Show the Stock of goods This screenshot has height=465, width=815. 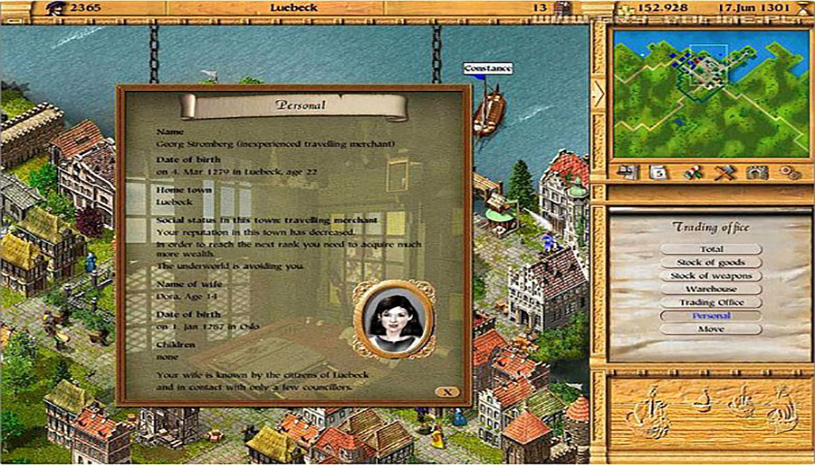coord(711,262)
